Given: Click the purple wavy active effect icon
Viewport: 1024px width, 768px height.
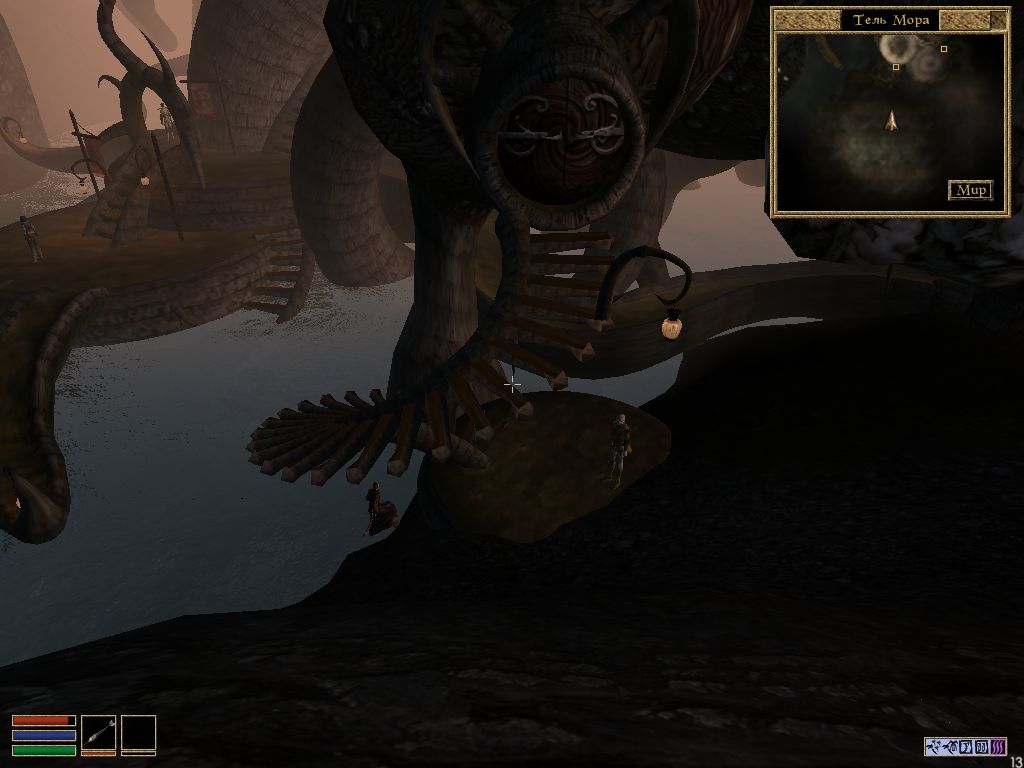Looking at the screenshot, I should coord(997,746).
